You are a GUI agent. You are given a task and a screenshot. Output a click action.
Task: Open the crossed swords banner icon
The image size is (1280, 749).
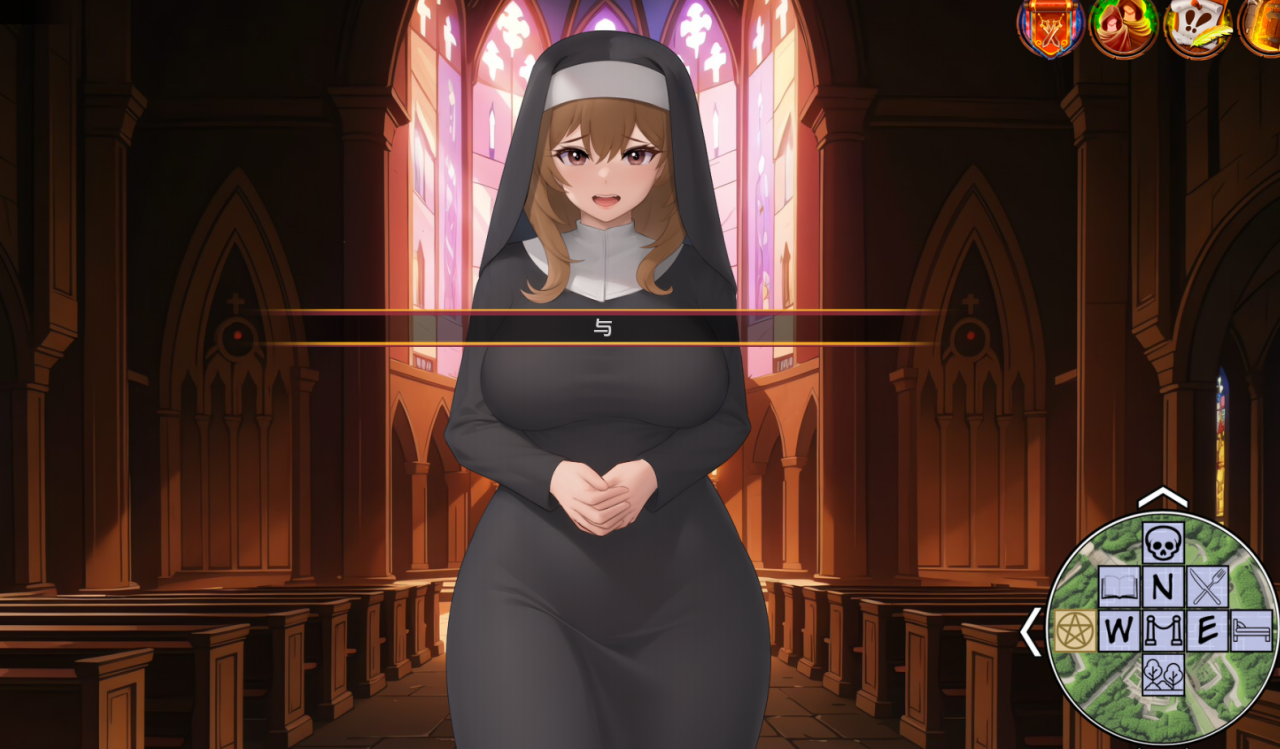1050,25
